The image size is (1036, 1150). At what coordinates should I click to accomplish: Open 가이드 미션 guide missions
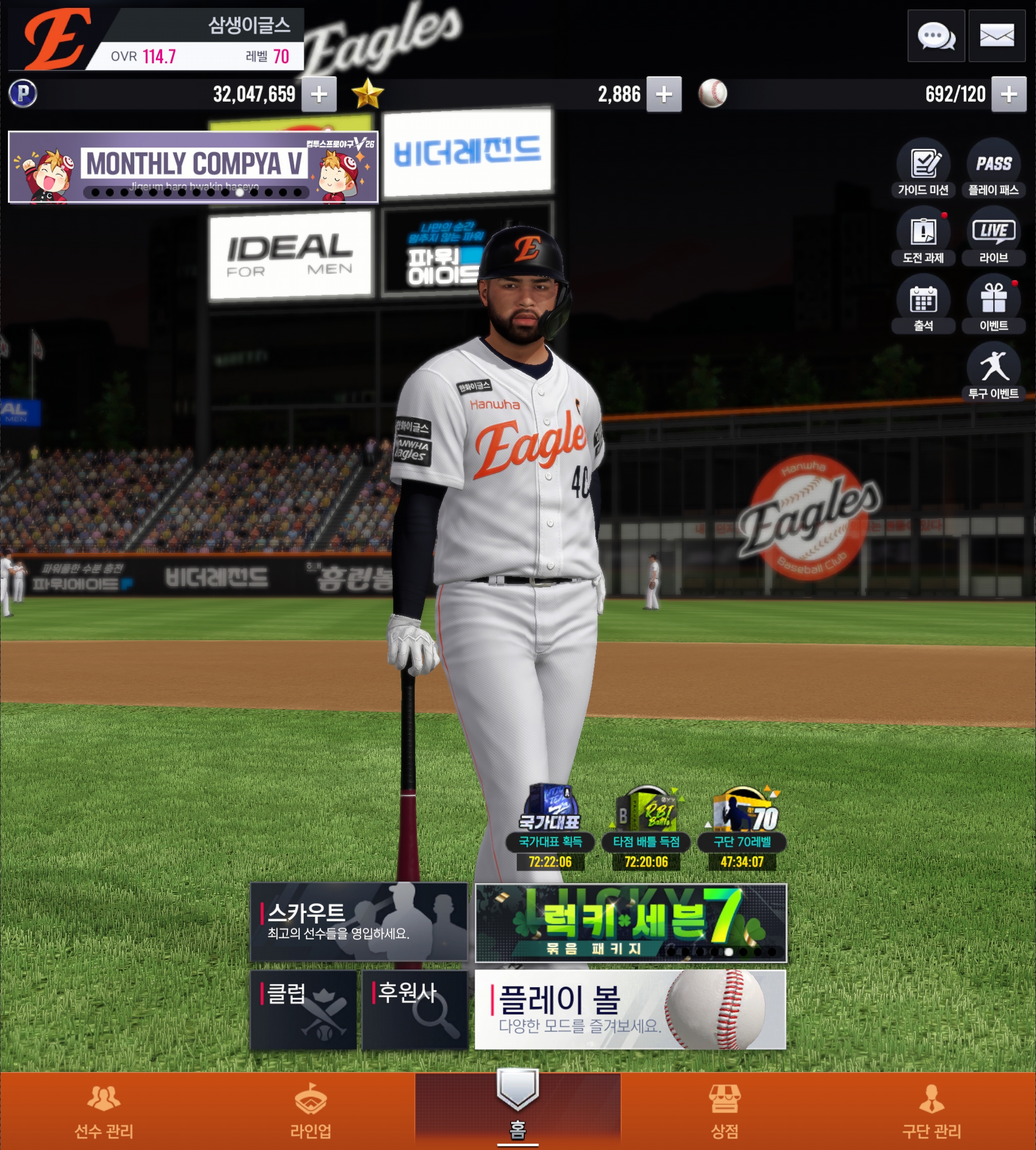coord(923,168)
